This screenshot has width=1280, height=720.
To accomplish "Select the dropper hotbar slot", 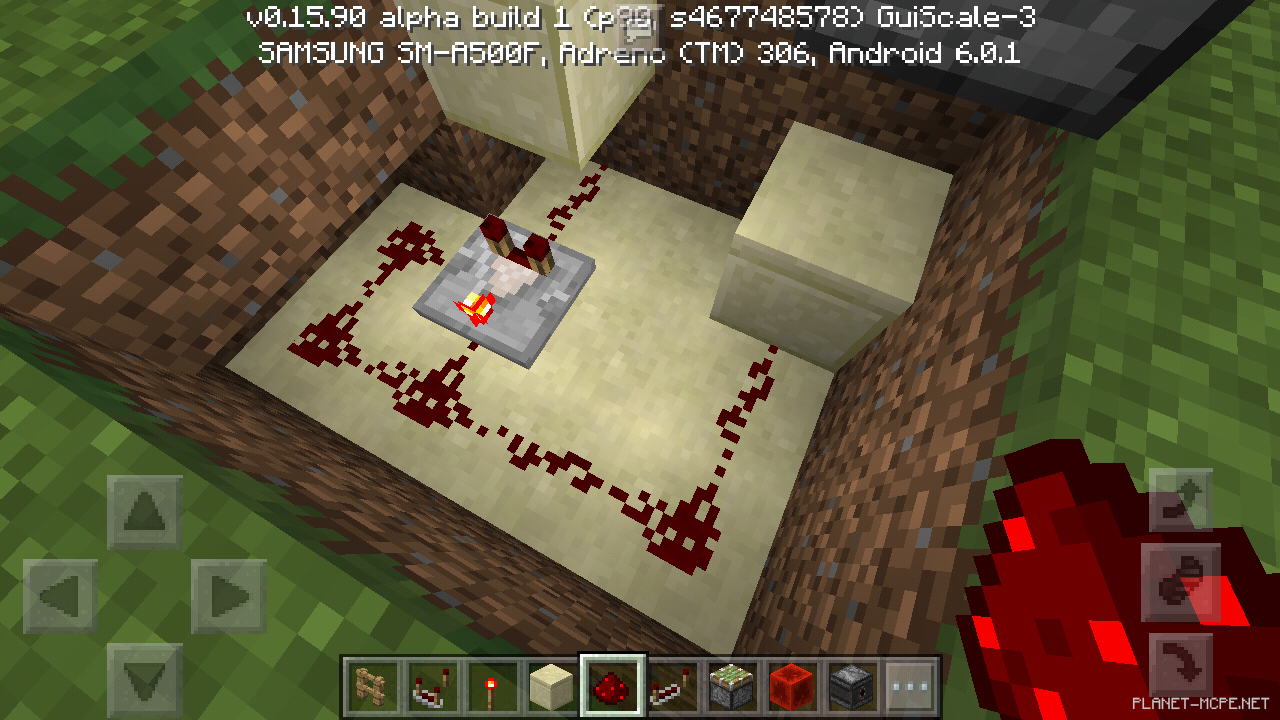I will point(853,687).
